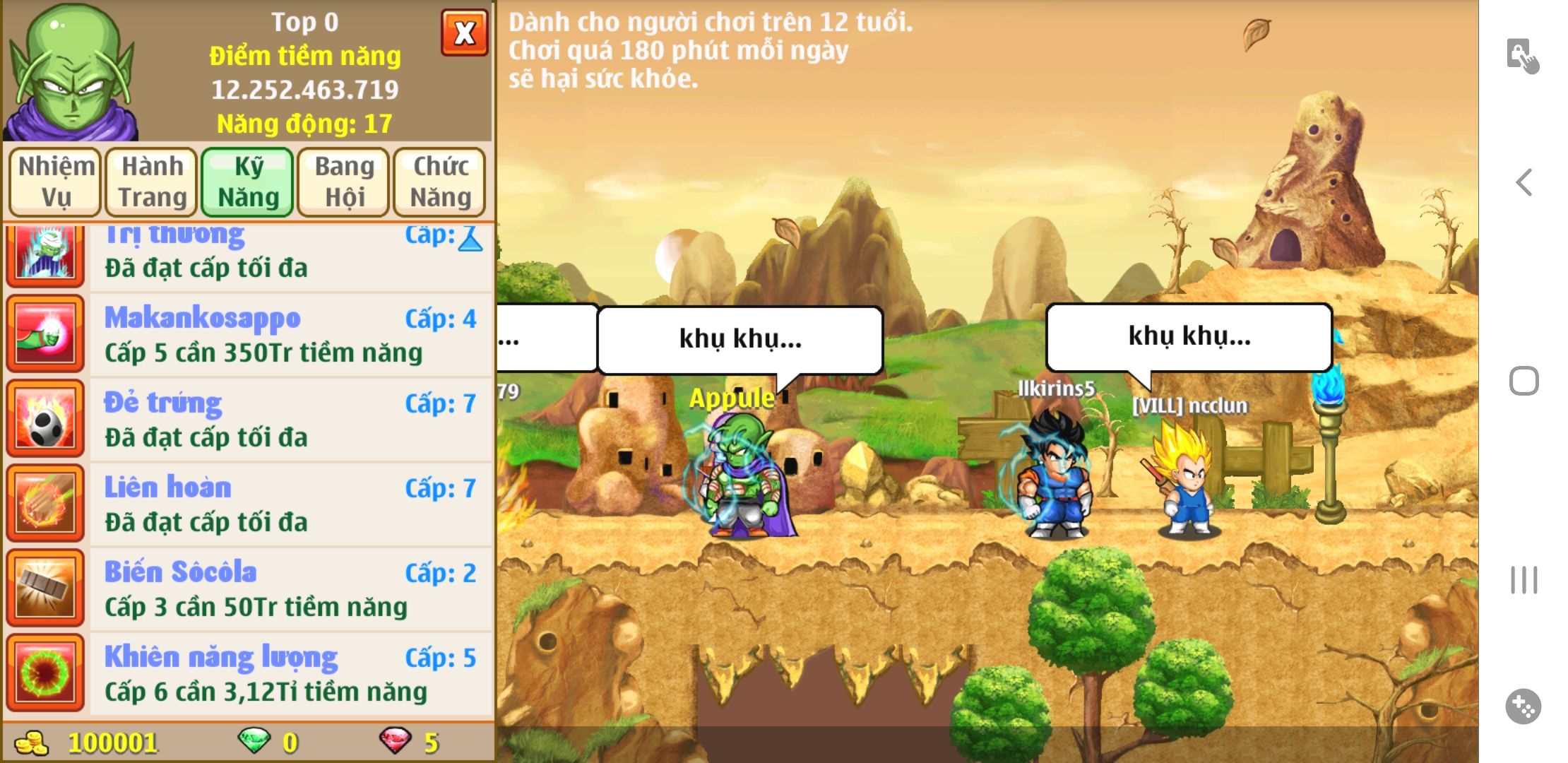This screenshot has width=1568, height=763.
Task: Switch to the Chức Năng tab
Action: coord(440,182)
